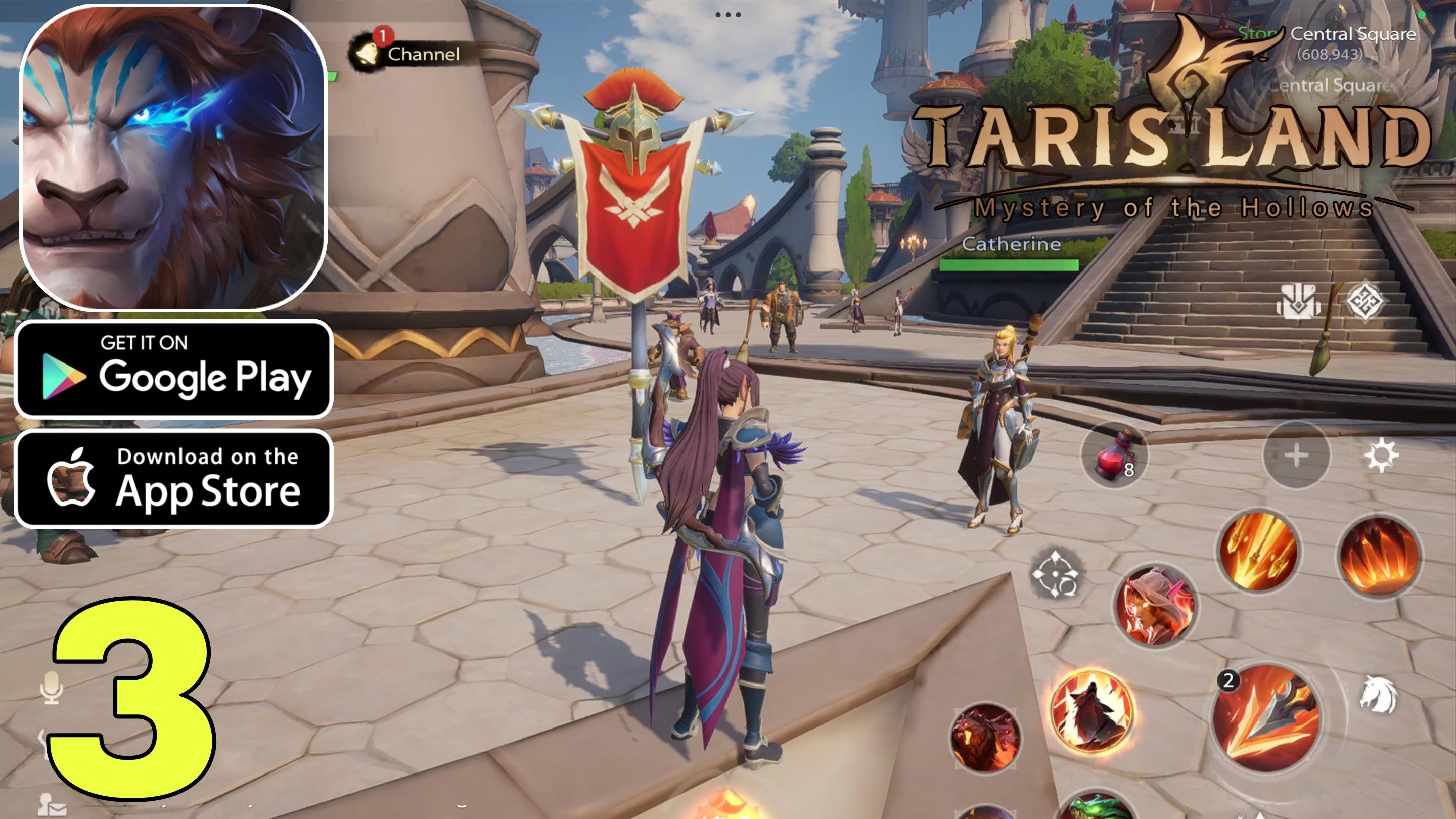Activate the red-haired huntress portrait skill
The height and width of the screenshot is (819, 1456).
1156,605
